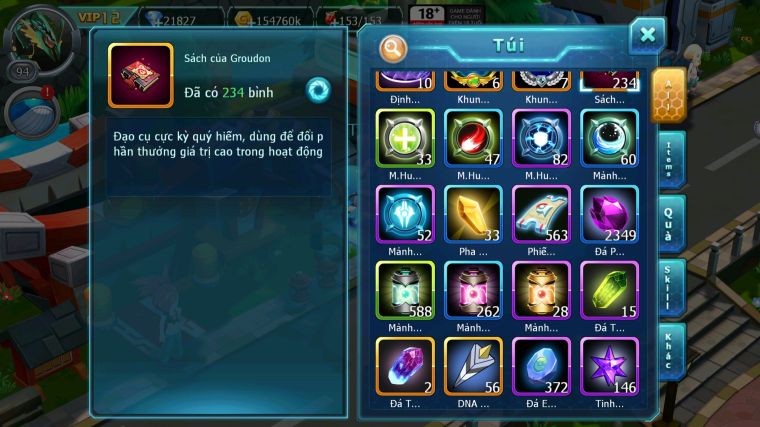Screen dimensions: 760x427
Task: Select the yellow crystal shard with 33
Action: [473, 214]
